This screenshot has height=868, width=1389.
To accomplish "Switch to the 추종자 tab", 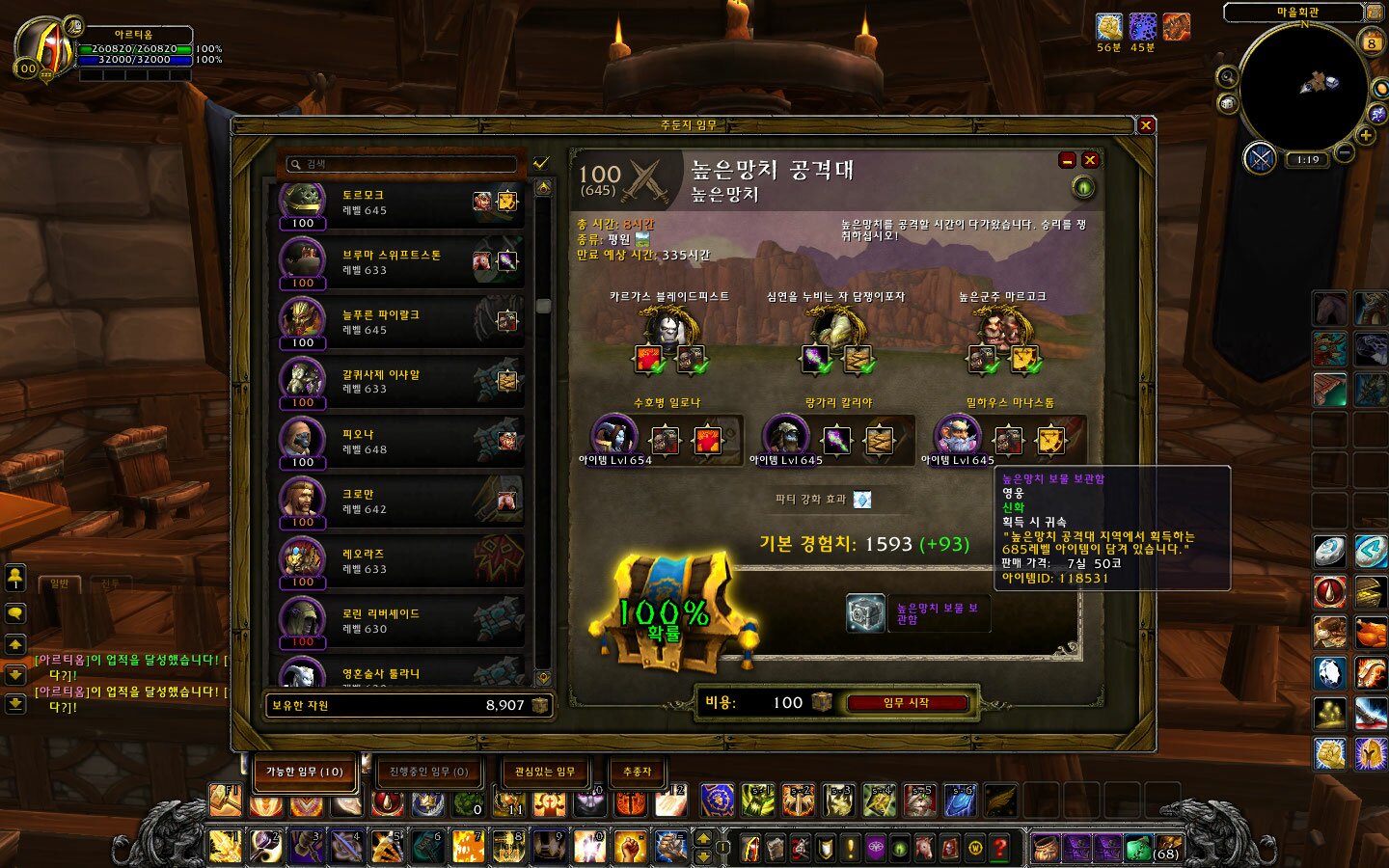I will [x=637, y=772].
